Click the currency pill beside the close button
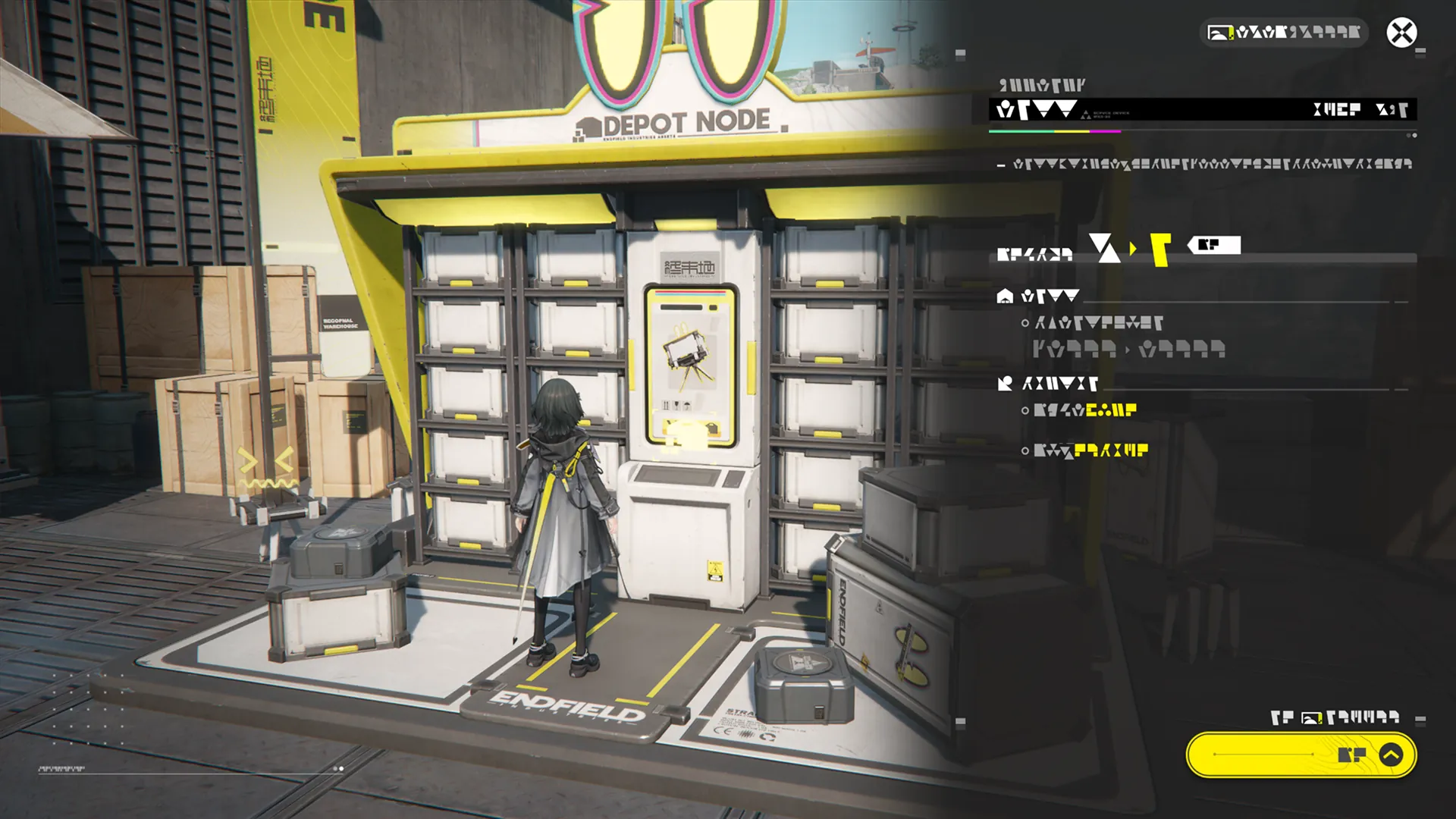1456x819 pixels. click(x=1283, y=33)
